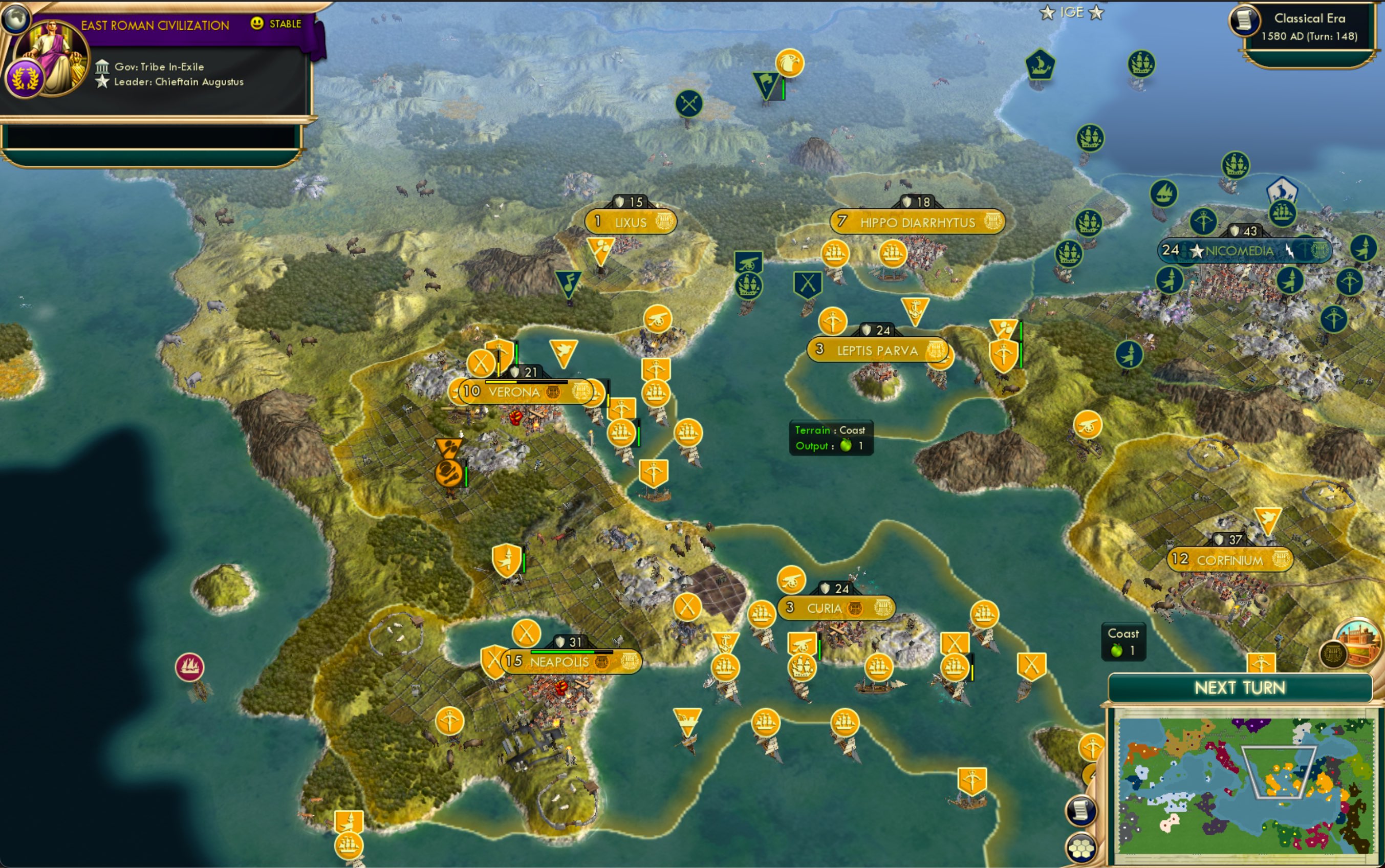Click the Classical Era panel top-right
Screen dimensions: 1385x868
click(1309, 26)
